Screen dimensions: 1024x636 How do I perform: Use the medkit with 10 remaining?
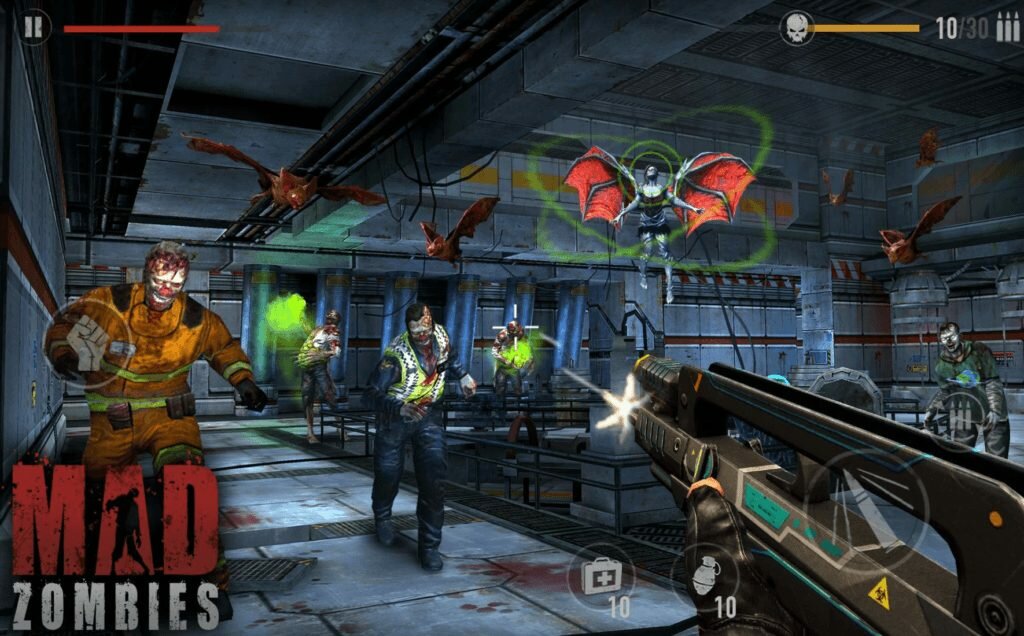tap(603, 574)
